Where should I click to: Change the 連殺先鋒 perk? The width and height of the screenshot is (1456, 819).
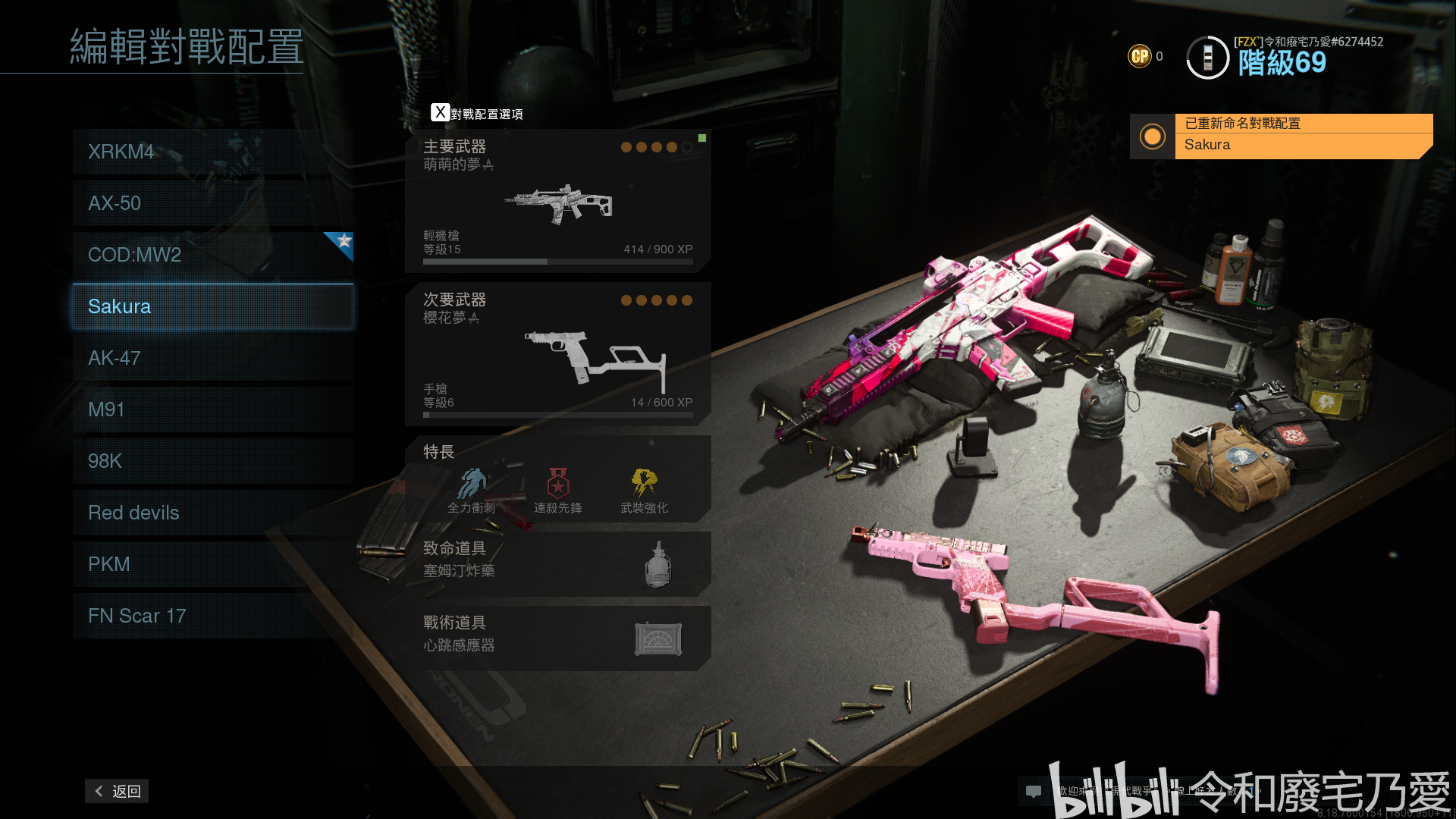[x=558, y=491]
